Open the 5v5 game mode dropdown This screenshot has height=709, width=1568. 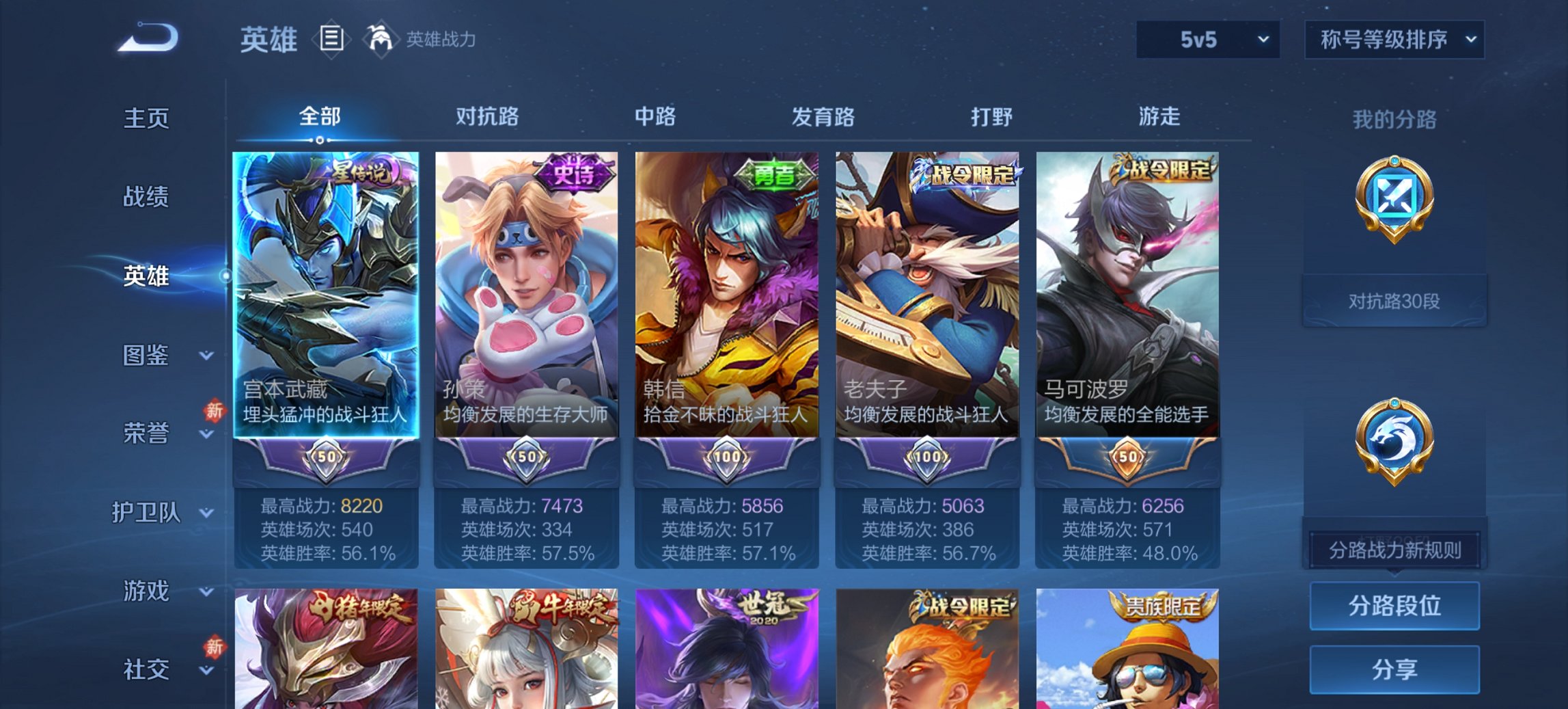point(1207,40)
